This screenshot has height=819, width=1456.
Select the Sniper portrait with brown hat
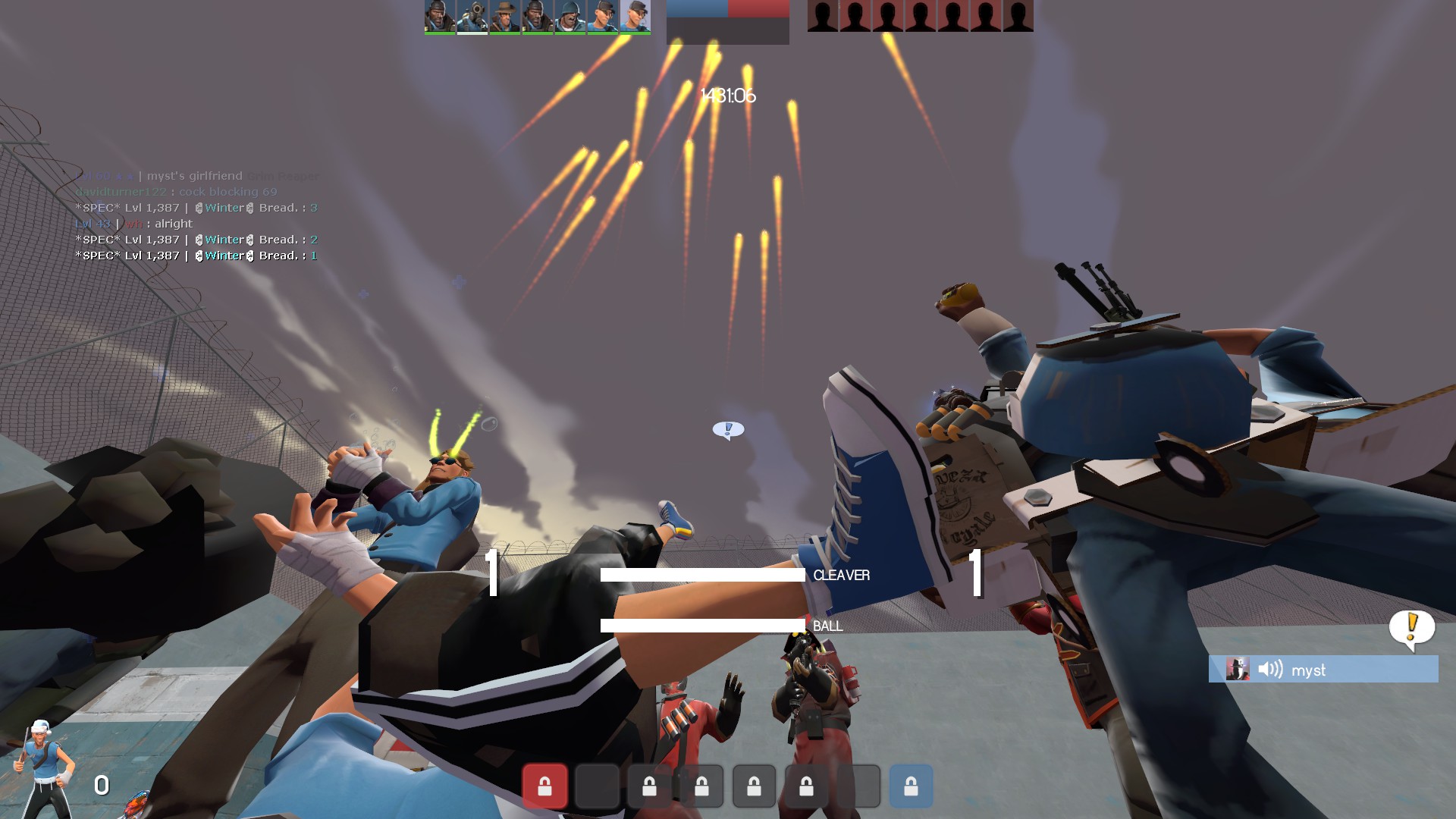[x=504, y=17]
